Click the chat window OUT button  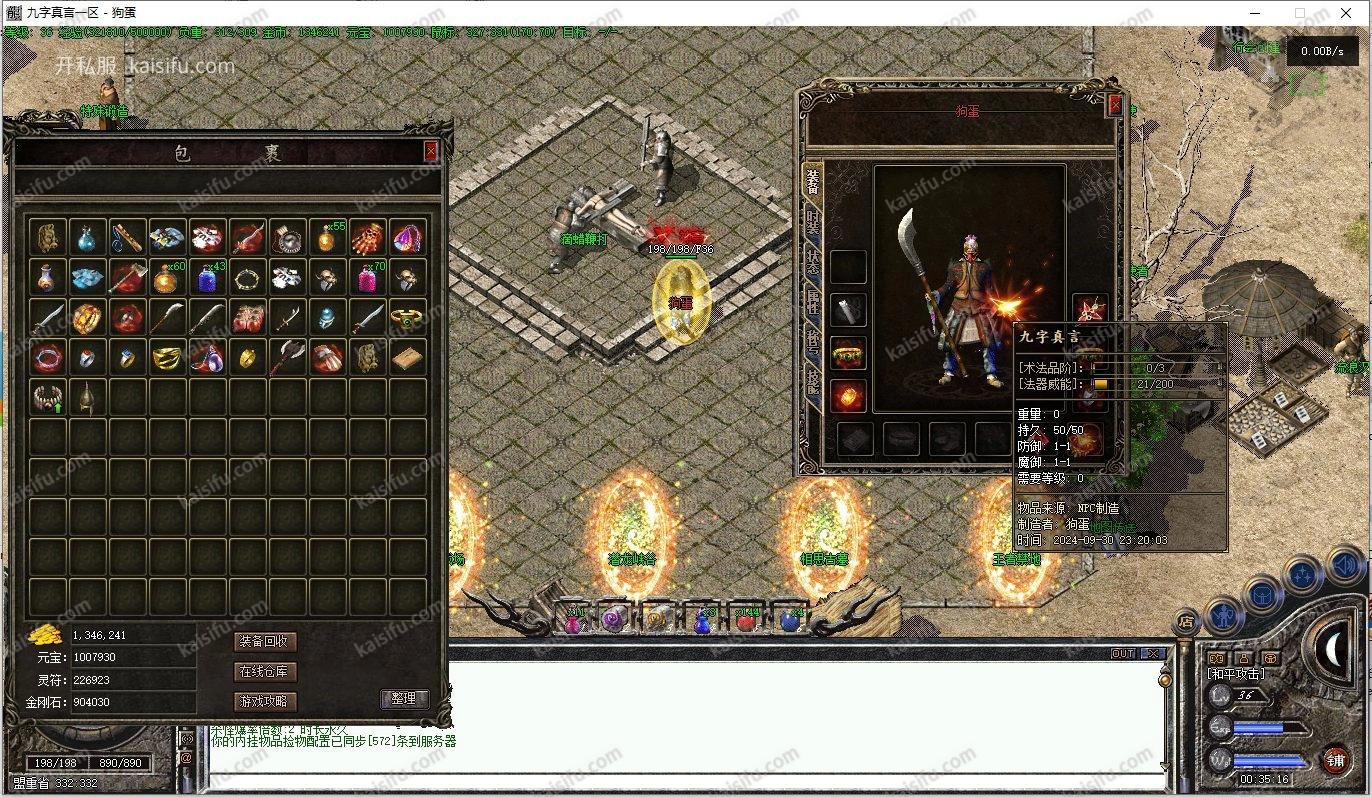pos(1123,653)
